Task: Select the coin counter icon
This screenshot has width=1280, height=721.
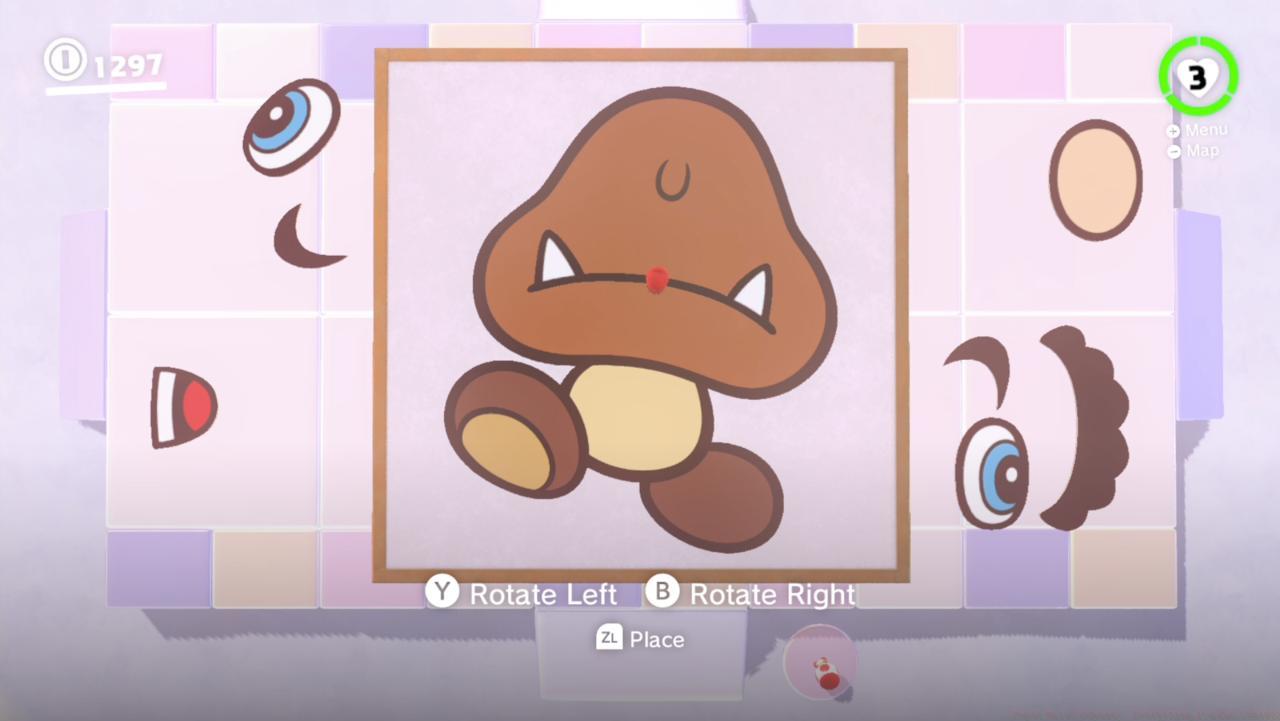Action: click(x=64, y=62)
